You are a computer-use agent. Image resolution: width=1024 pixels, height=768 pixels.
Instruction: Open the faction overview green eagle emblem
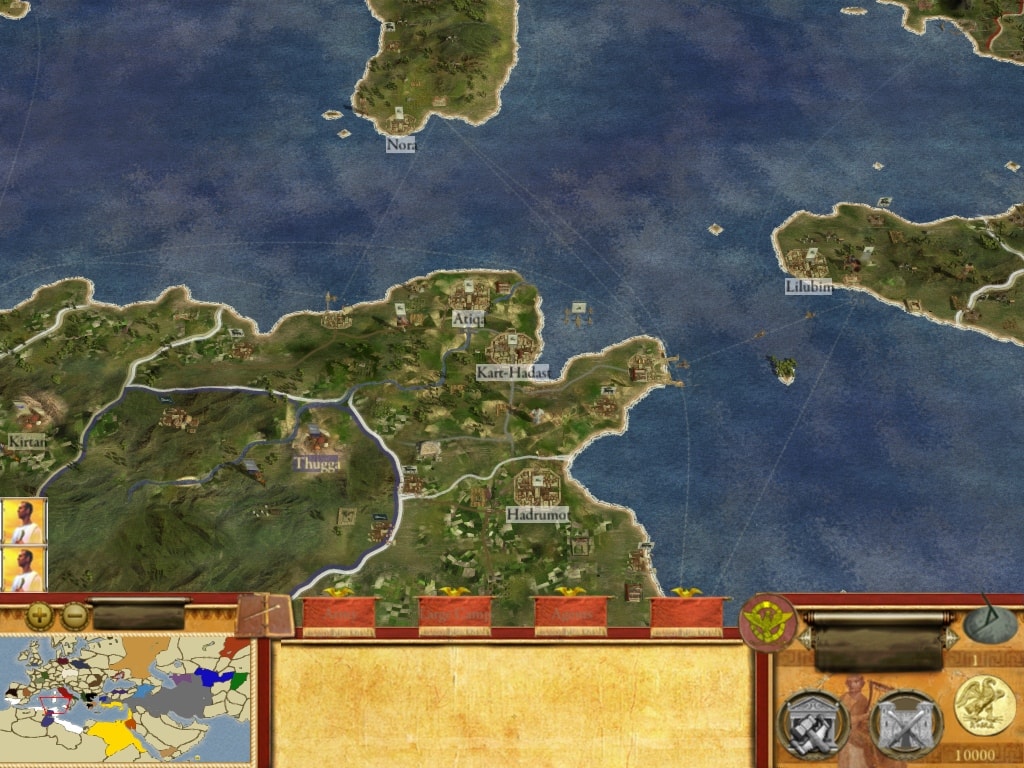coord(768,623)
